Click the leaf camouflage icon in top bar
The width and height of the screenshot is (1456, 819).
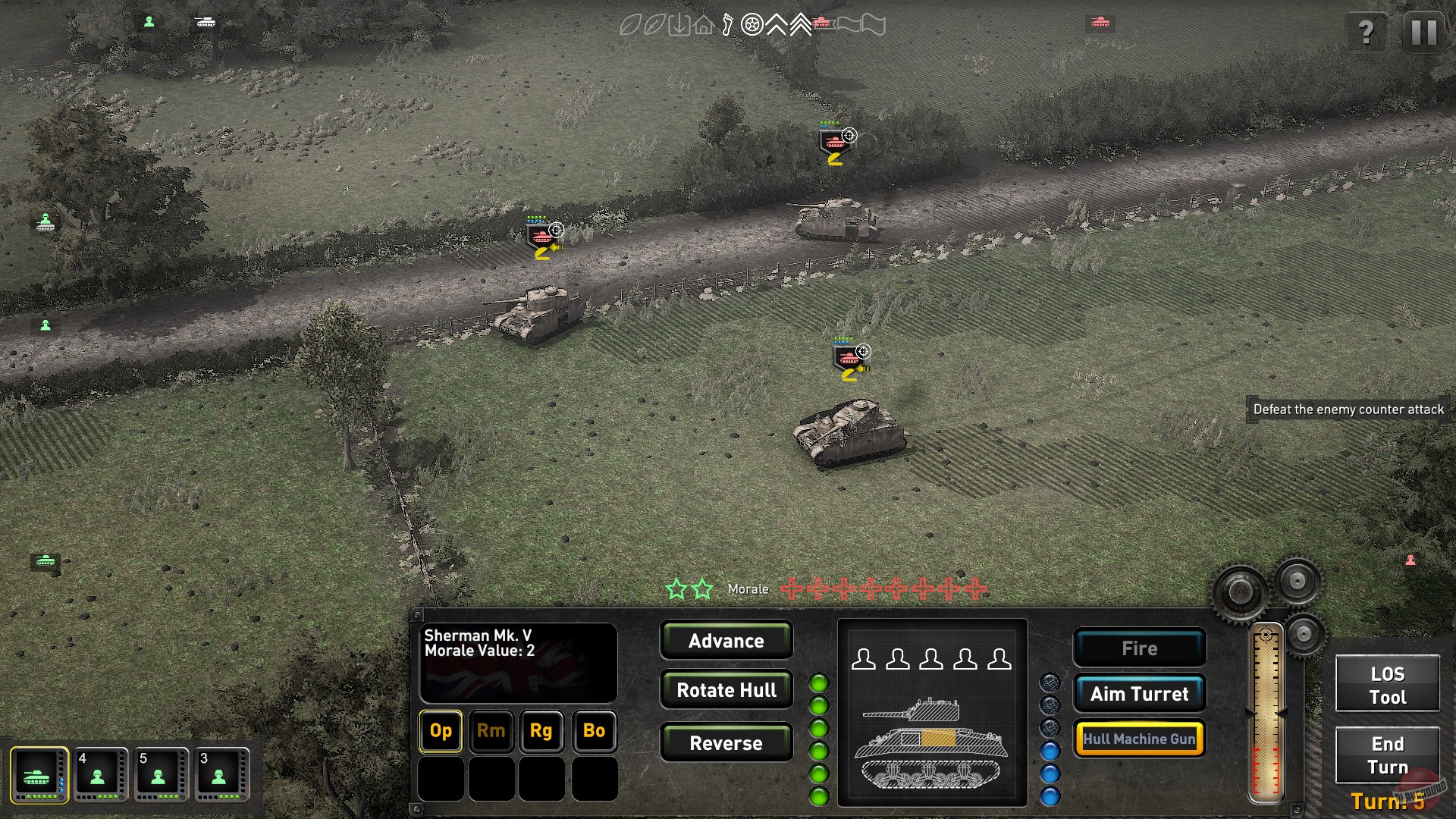point(631,24)
